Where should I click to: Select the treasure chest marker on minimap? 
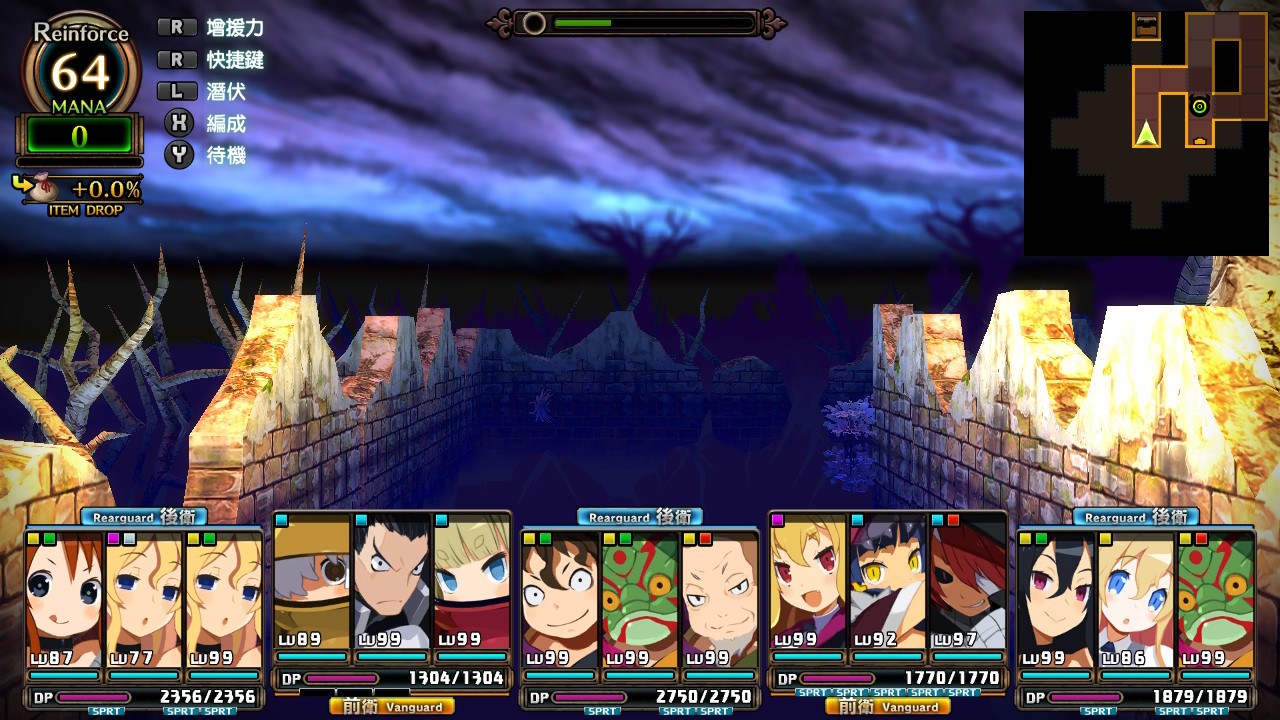click(1146, 27)
